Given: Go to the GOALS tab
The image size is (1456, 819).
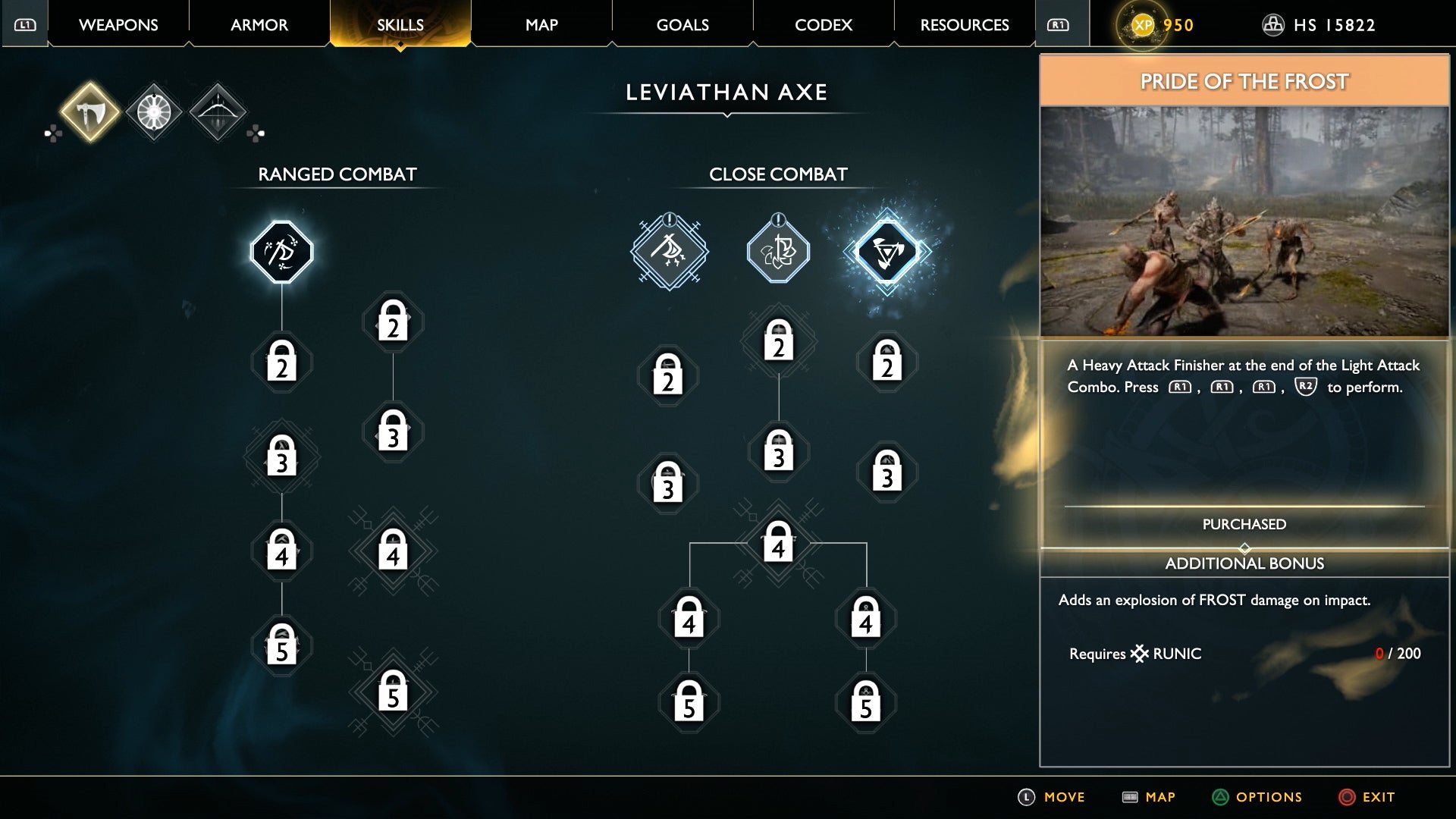Looking at the screenshot, I should [x=682, y=24].
